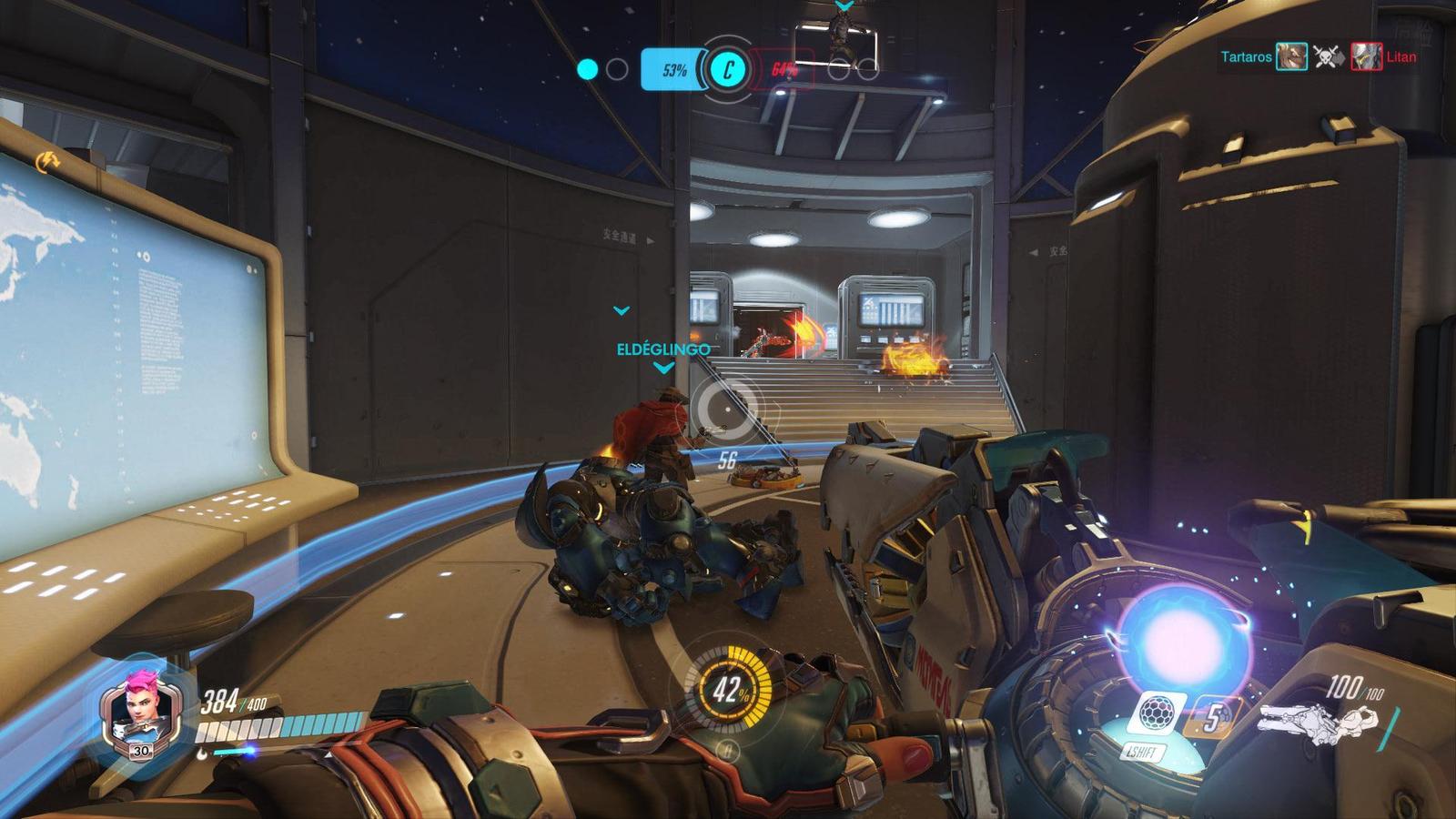Click the filled blue round-win indicator

click(x=588, y=69)
